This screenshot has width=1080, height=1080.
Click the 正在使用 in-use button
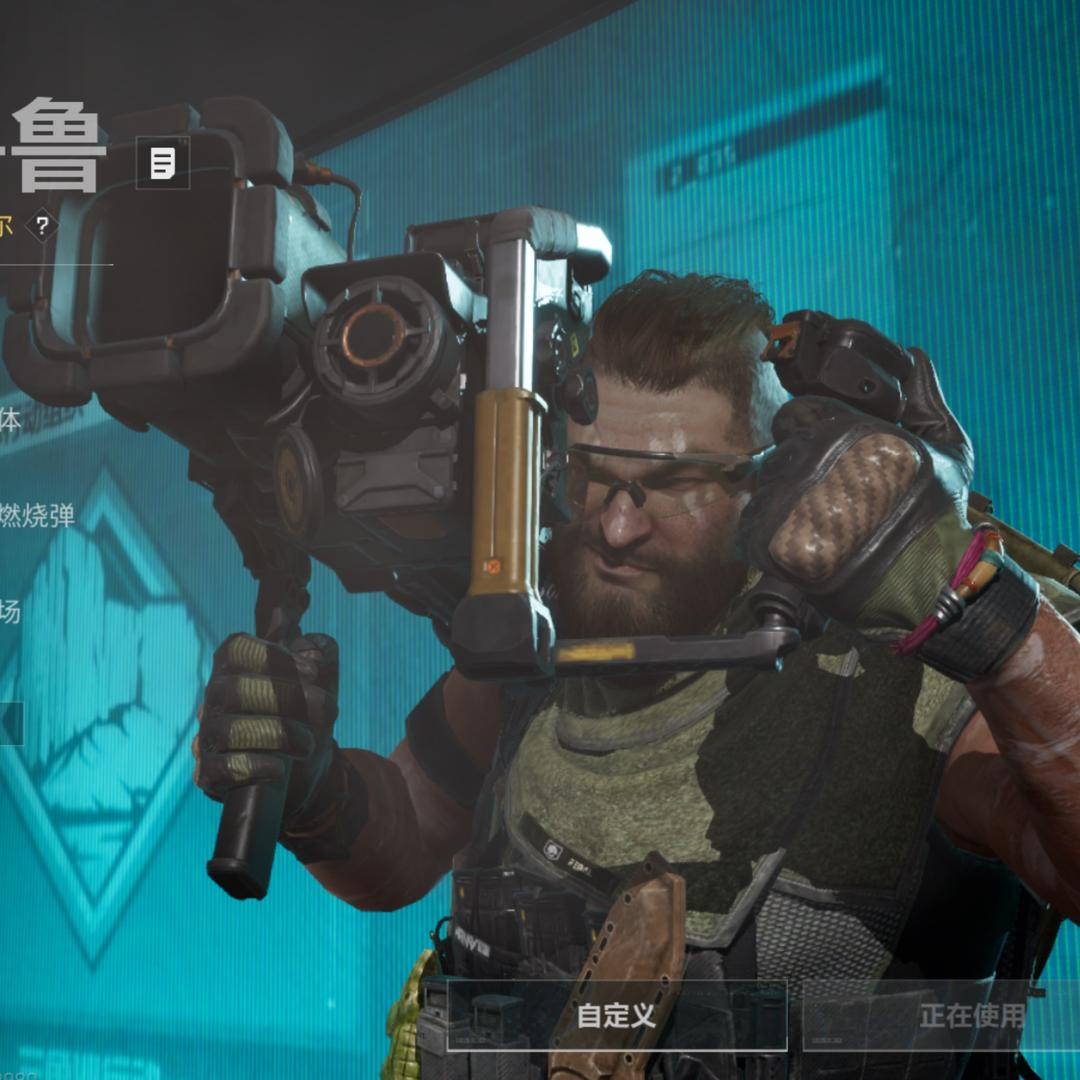[x=970, y=1016]
